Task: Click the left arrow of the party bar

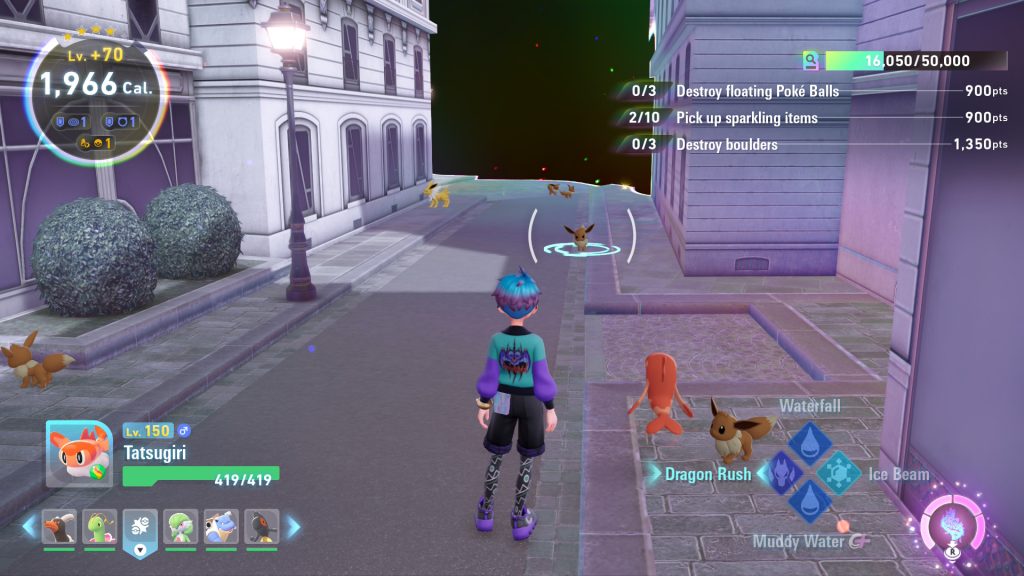Action: [29, 526]
